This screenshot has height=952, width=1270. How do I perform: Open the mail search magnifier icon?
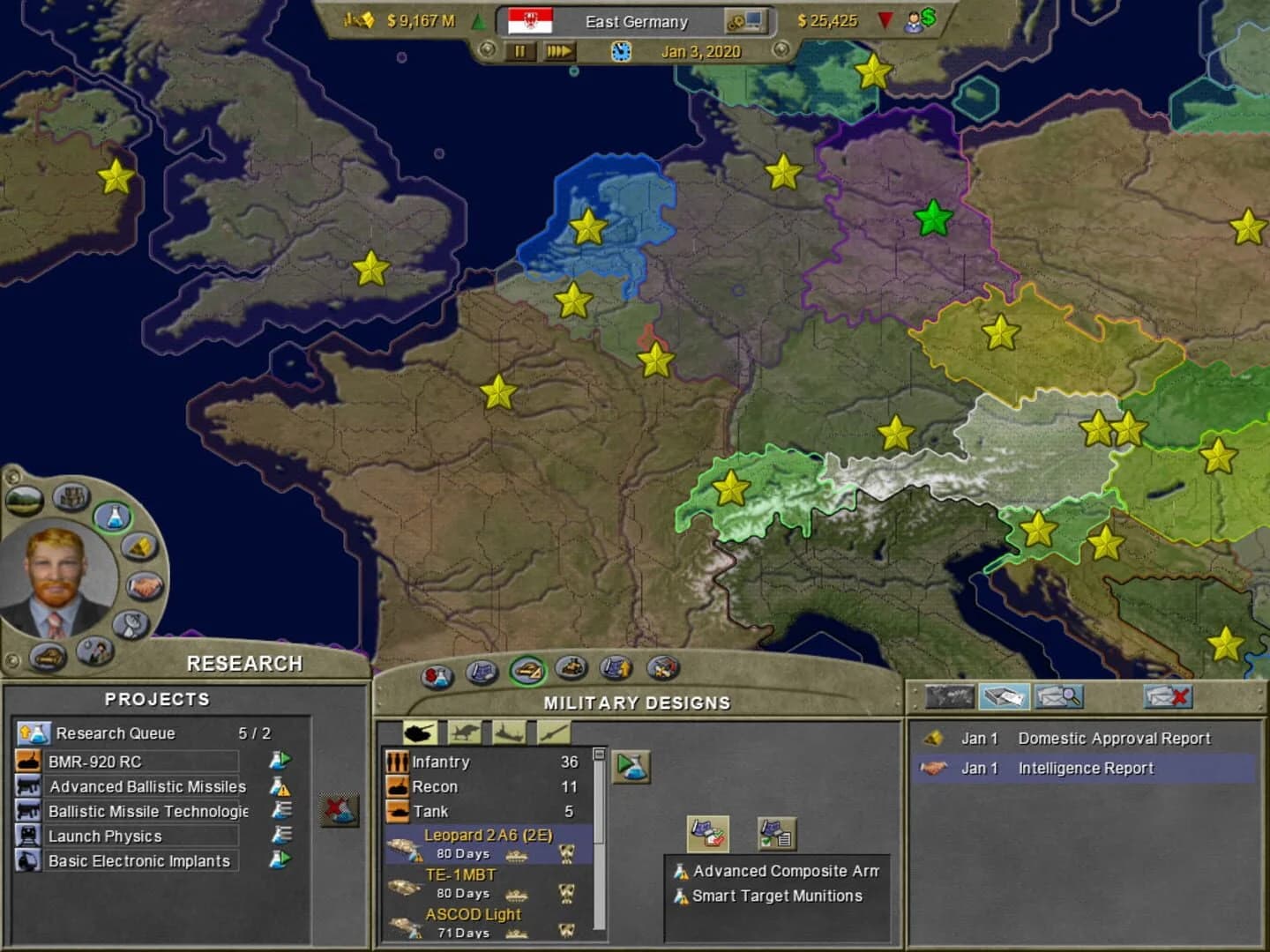(1057, 696)
